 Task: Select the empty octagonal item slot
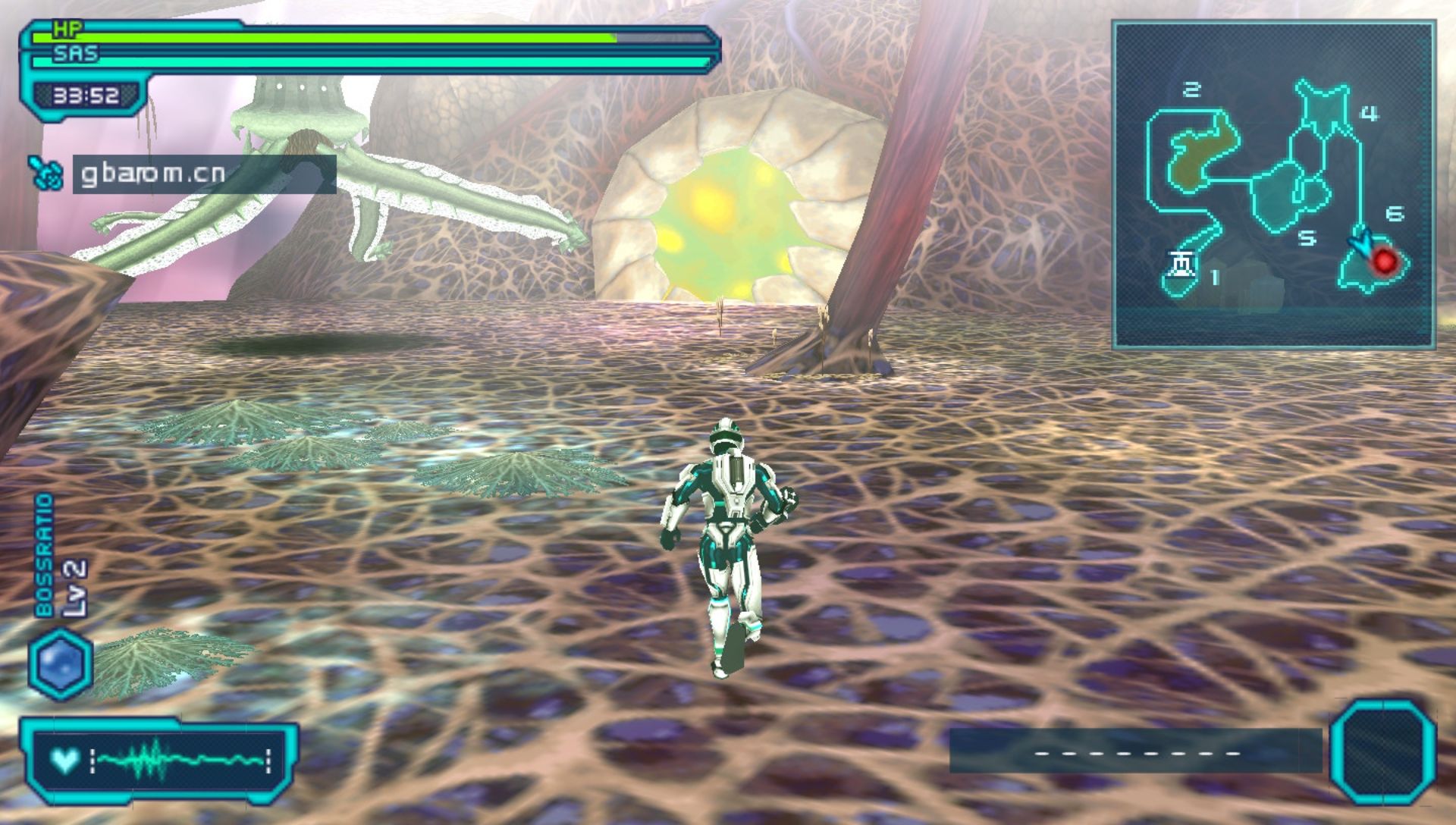coord(1383,750)
